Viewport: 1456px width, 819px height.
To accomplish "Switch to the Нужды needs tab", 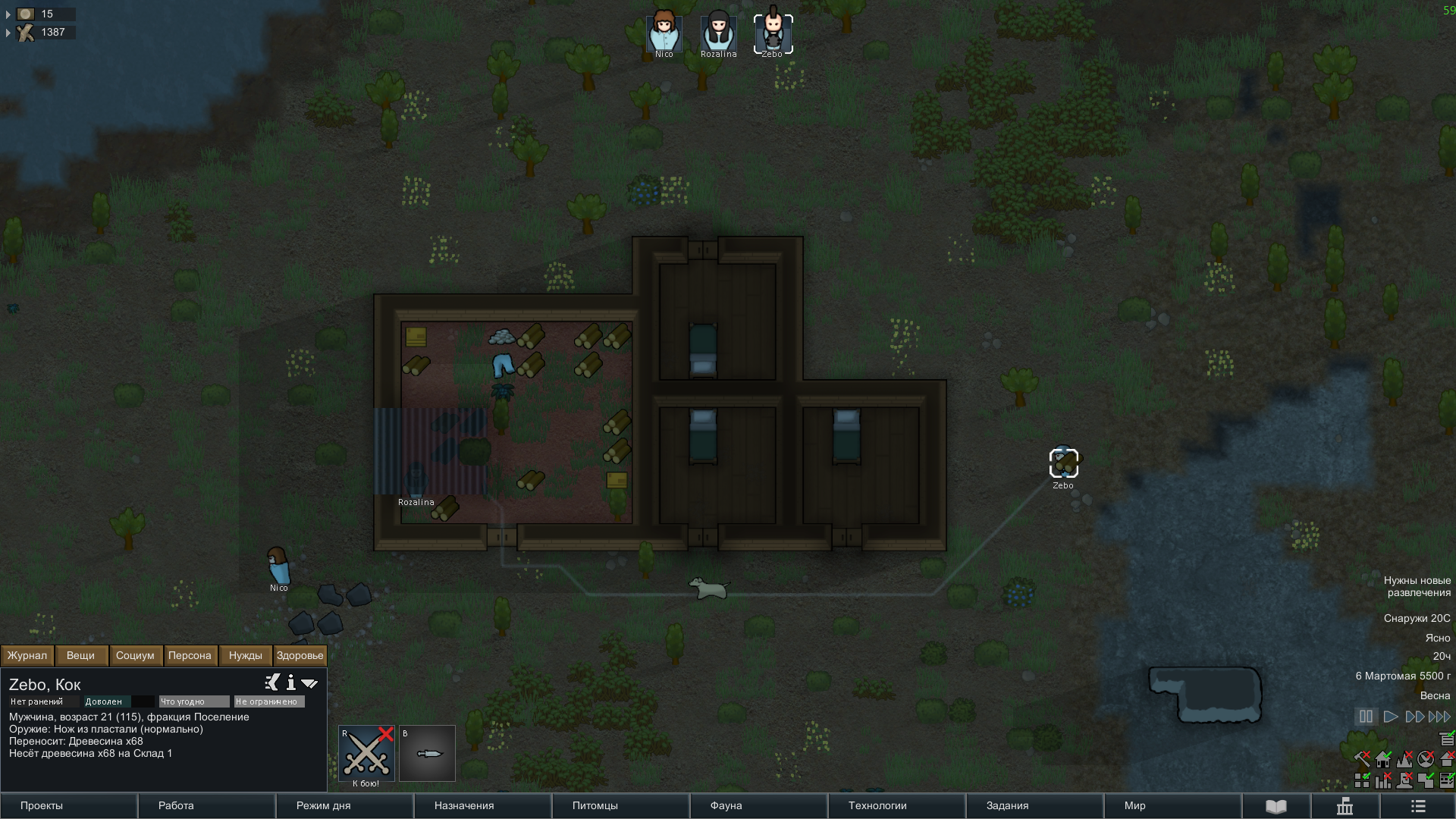I will (245, 655).
